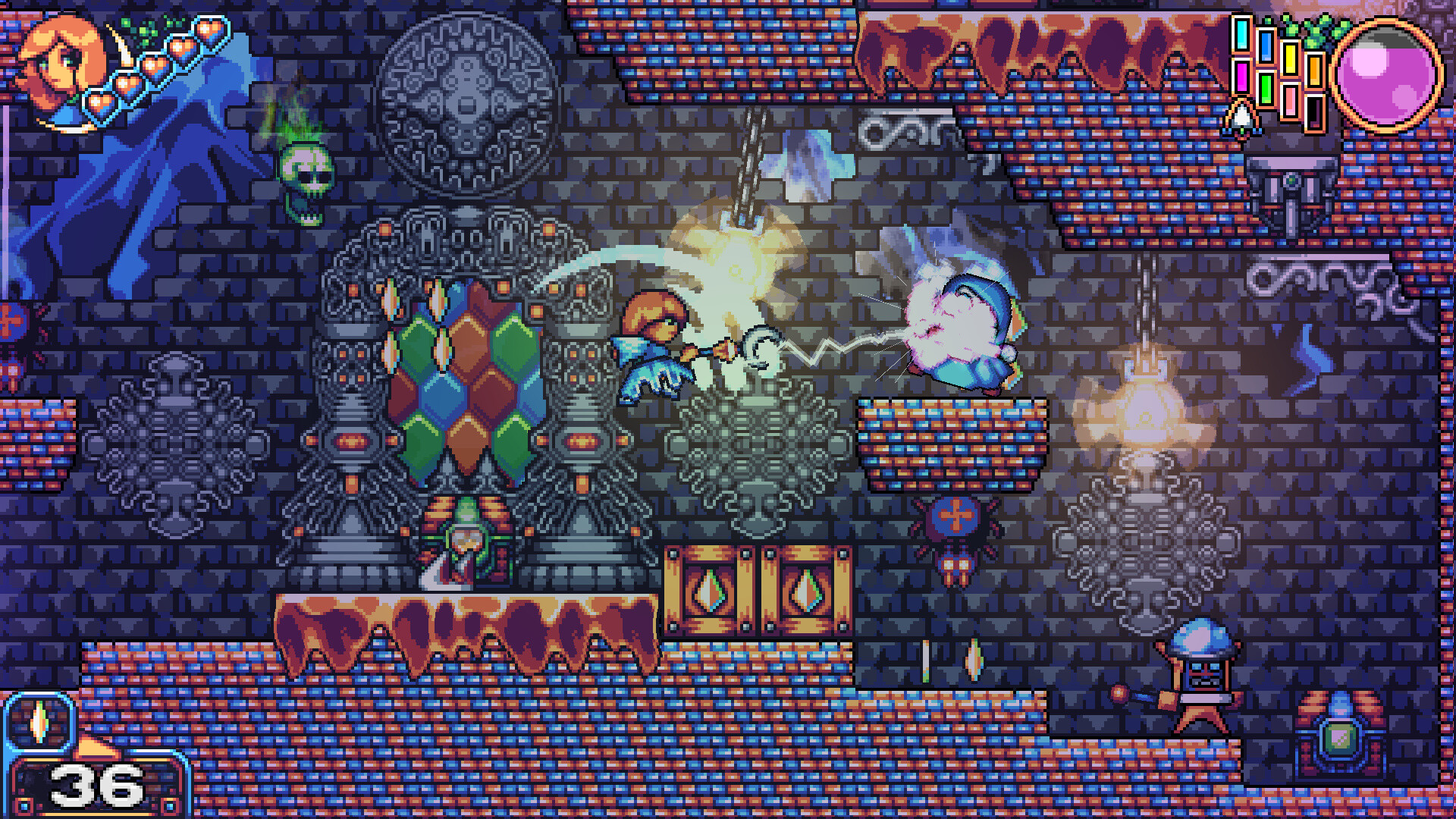1456x819 pixels.
Task: Toggle the pink ink vial
Action: [1291, 101]
